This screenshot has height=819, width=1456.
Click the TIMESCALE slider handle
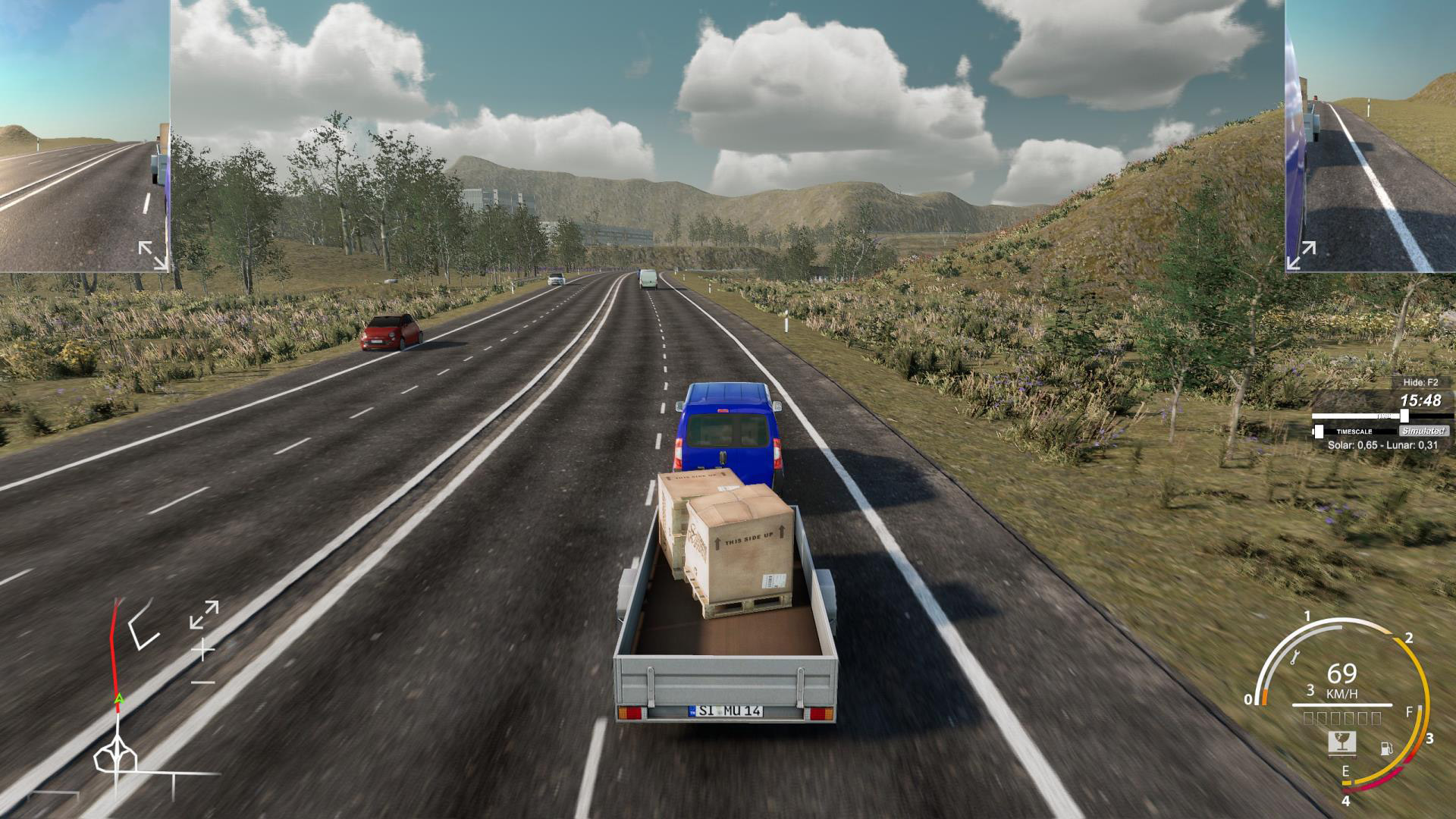pyautogui.click(x=1319, y=431)
